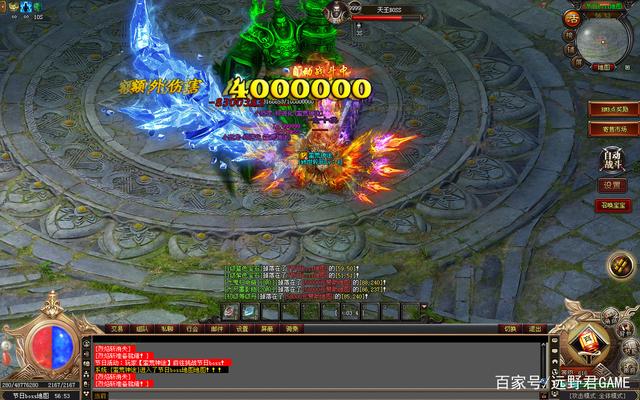Open the round 活 activity icon
Viewport: 640px width, 400px height.
(x=571, y=18)
